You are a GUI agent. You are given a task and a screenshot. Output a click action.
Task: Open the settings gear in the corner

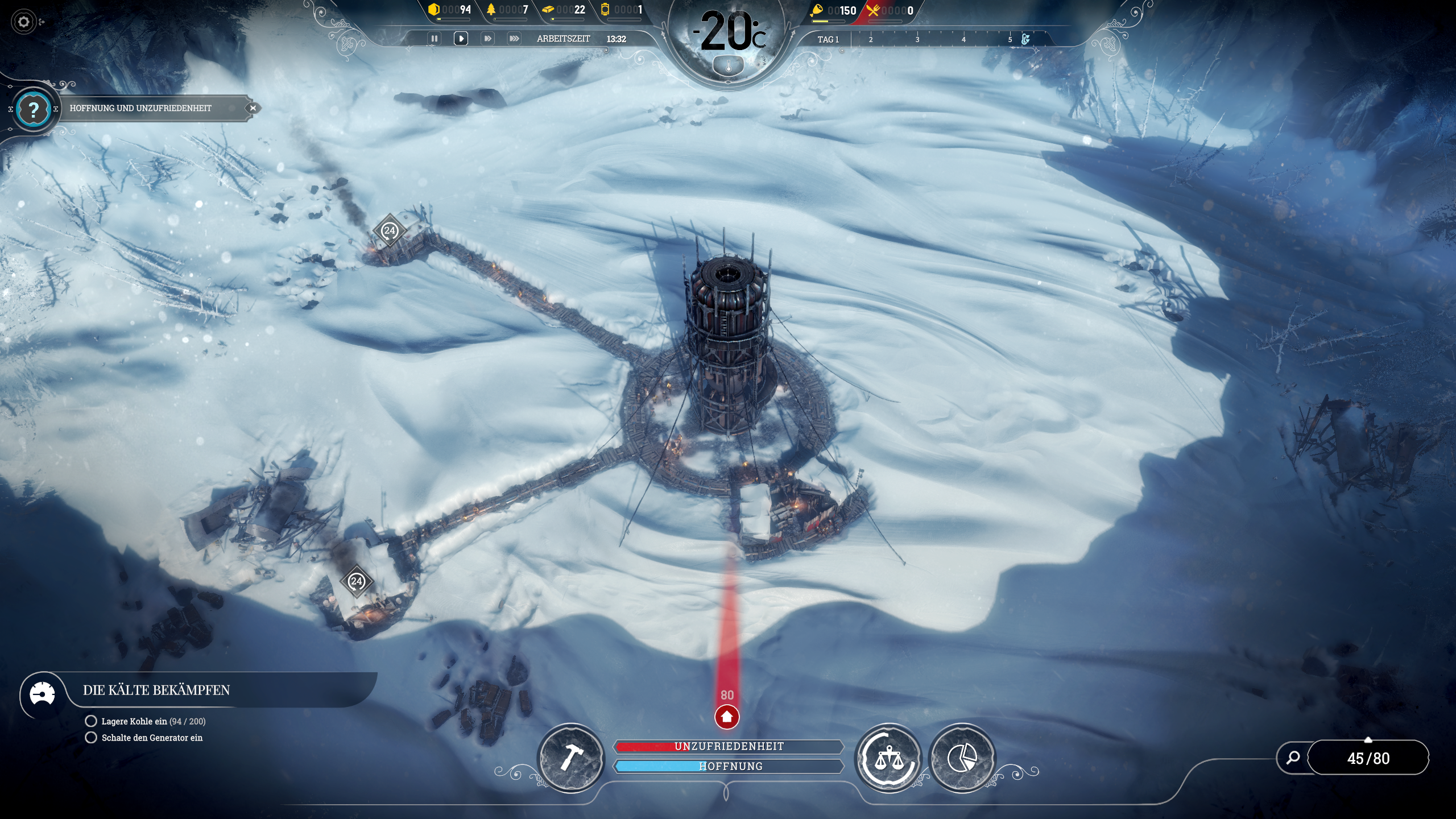[x=24, y=22]
